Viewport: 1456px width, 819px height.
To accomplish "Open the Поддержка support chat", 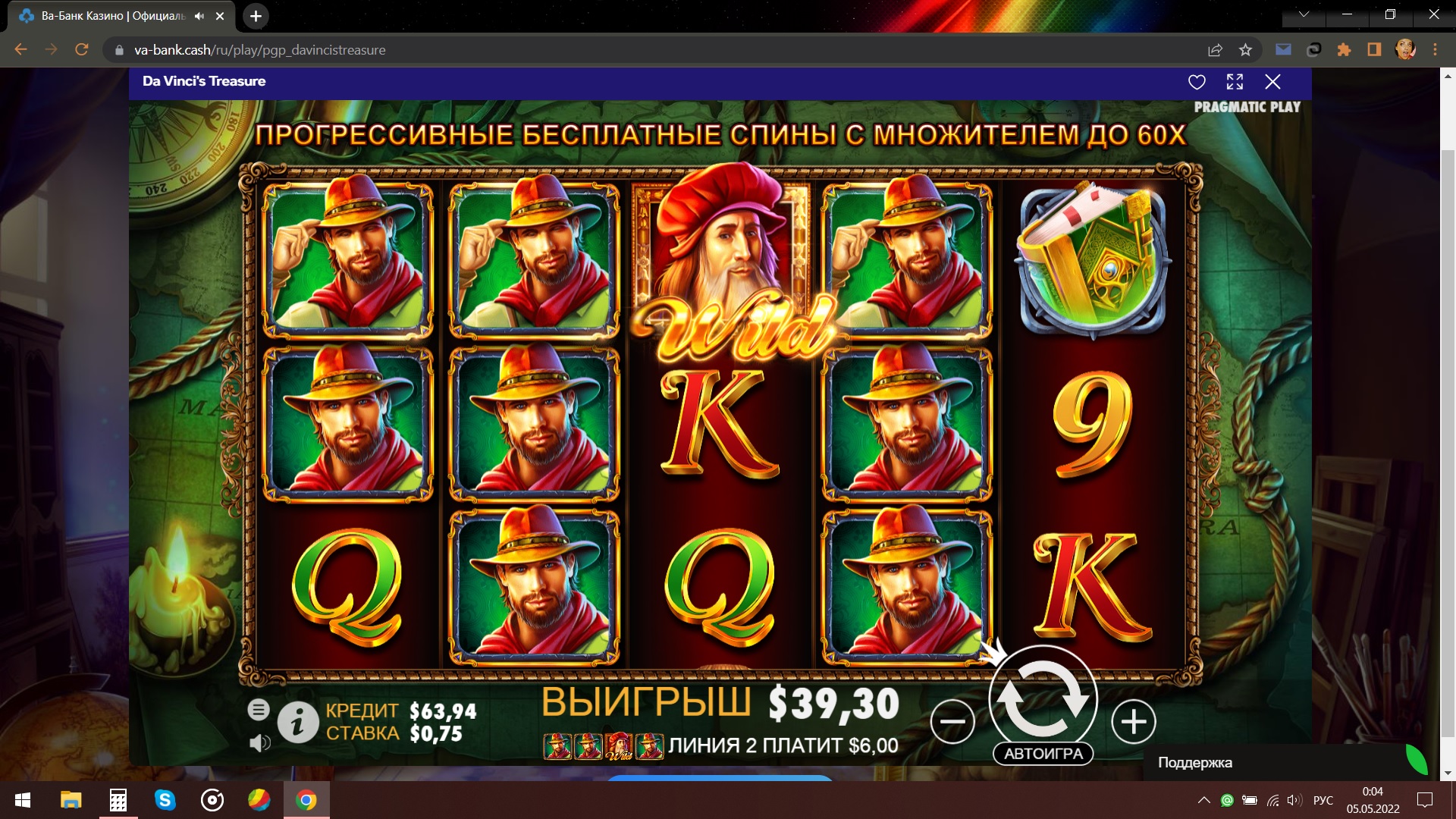I will [x=1195, y=763].
